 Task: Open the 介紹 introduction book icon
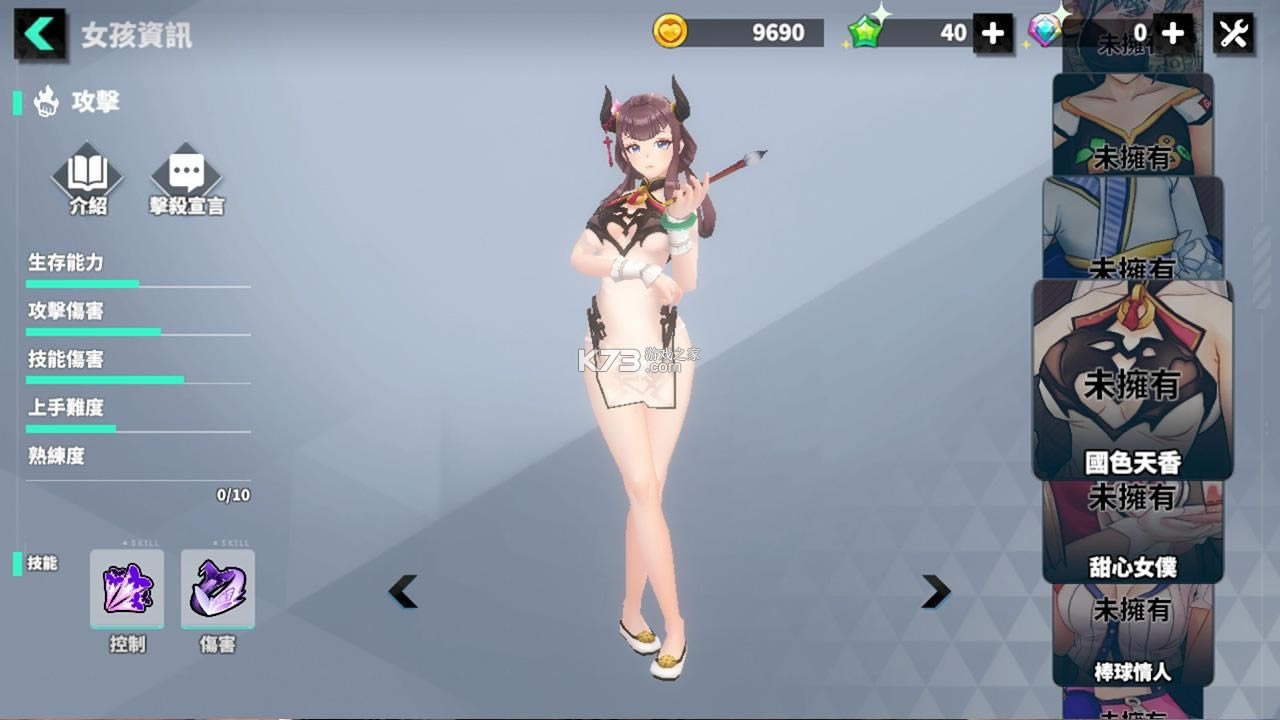pyautogui.click(x=87, y=177)
